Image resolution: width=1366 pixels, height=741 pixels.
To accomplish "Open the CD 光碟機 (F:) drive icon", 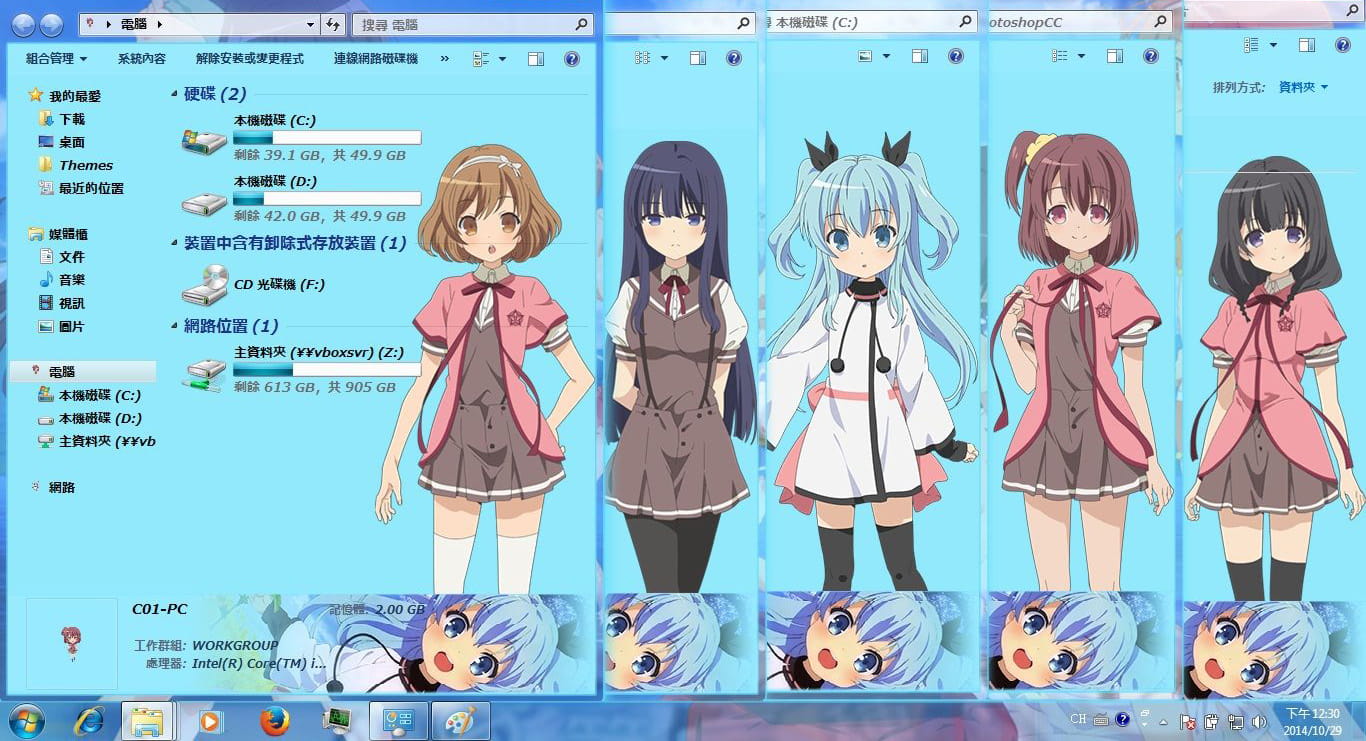I will coord(204,285).
